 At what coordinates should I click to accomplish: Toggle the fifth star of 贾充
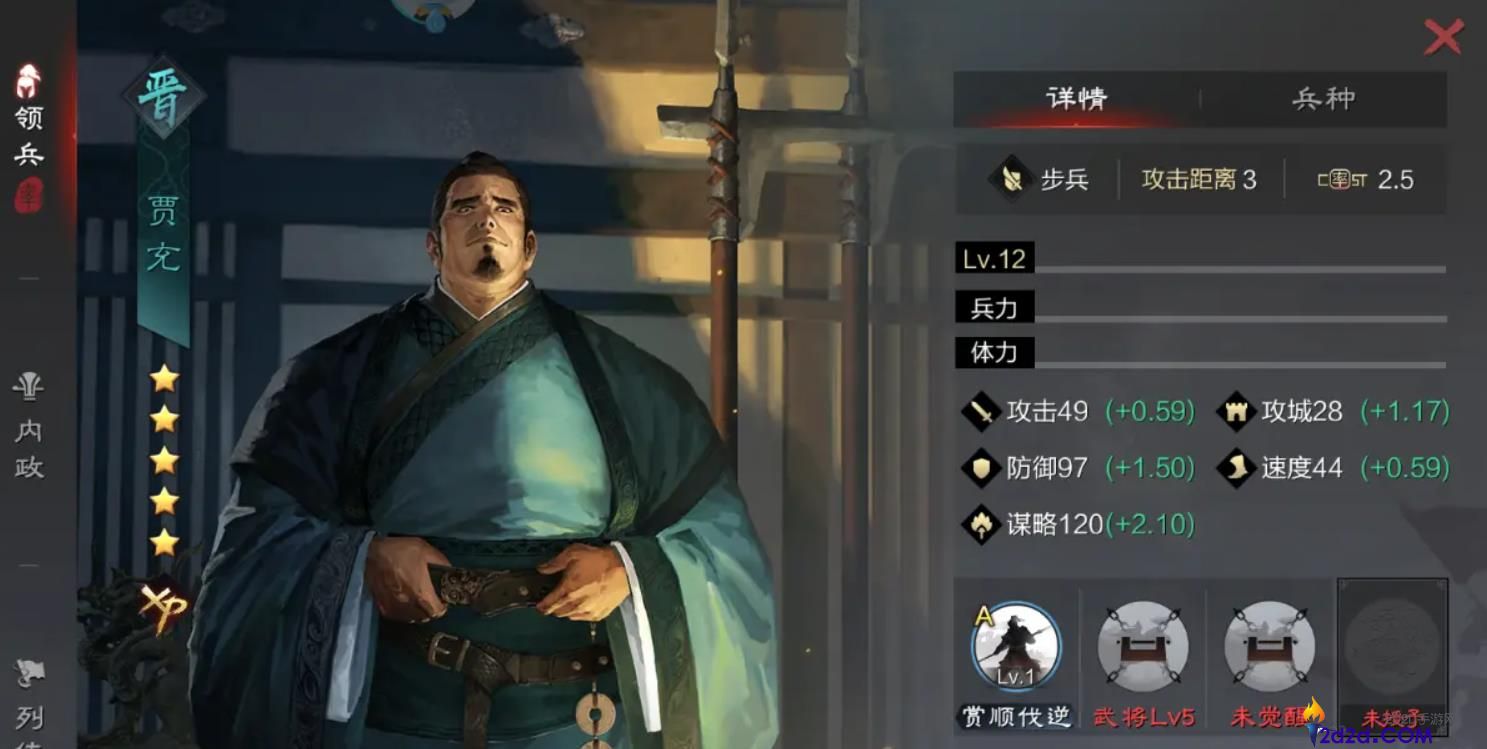pyautogui.click(x=163, y=542)
